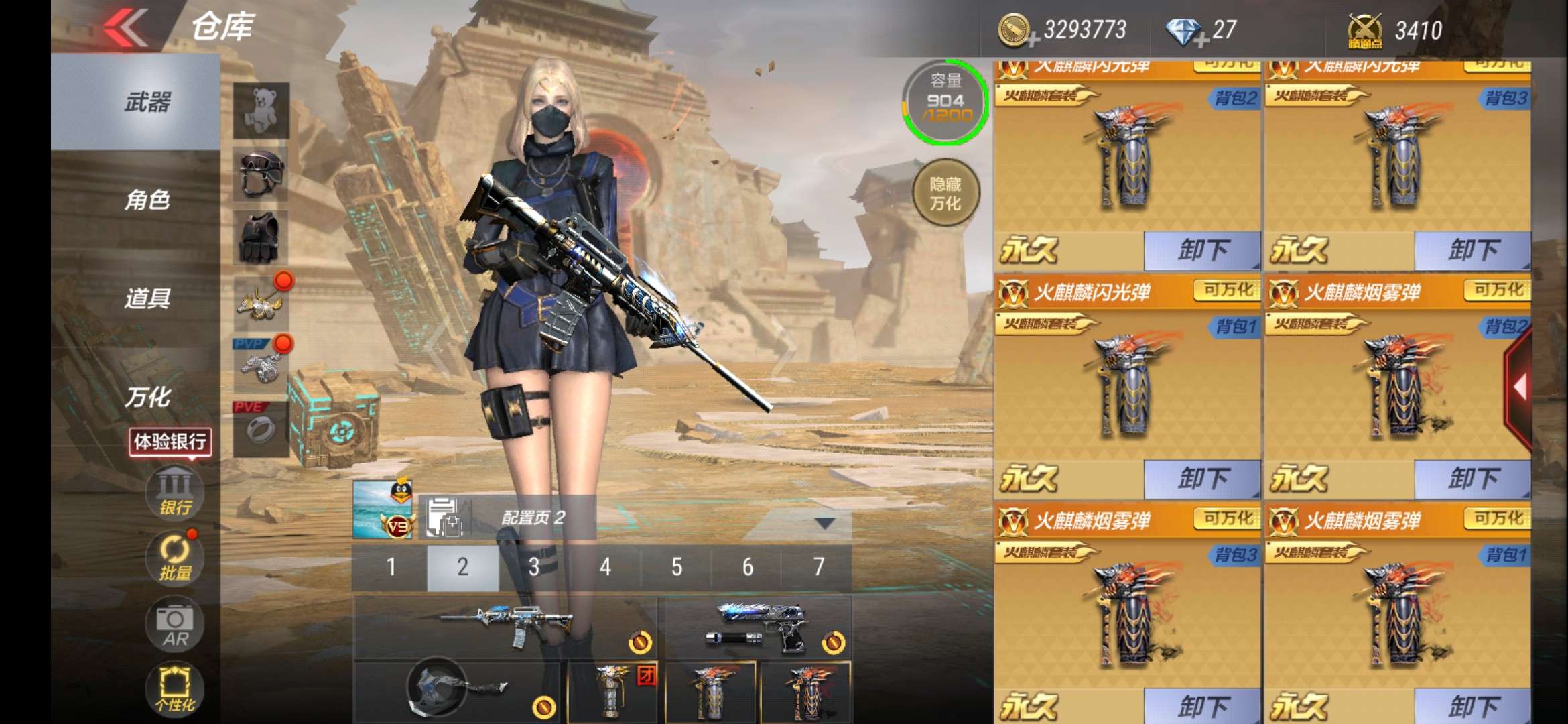Open the 银行 bank
1568x724 pixels.
[x=175, y=492]
